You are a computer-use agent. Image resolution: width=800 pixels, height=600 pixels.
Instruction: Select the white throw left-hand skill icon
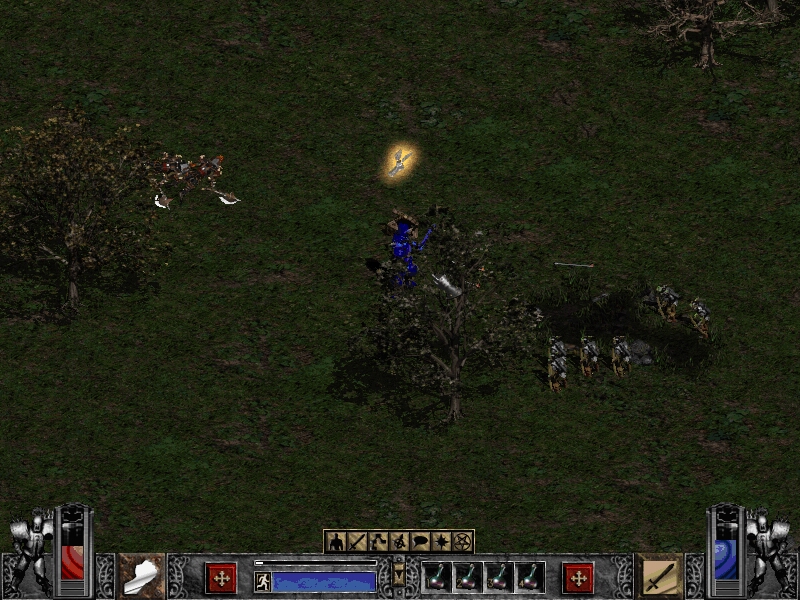coord(141,576)
